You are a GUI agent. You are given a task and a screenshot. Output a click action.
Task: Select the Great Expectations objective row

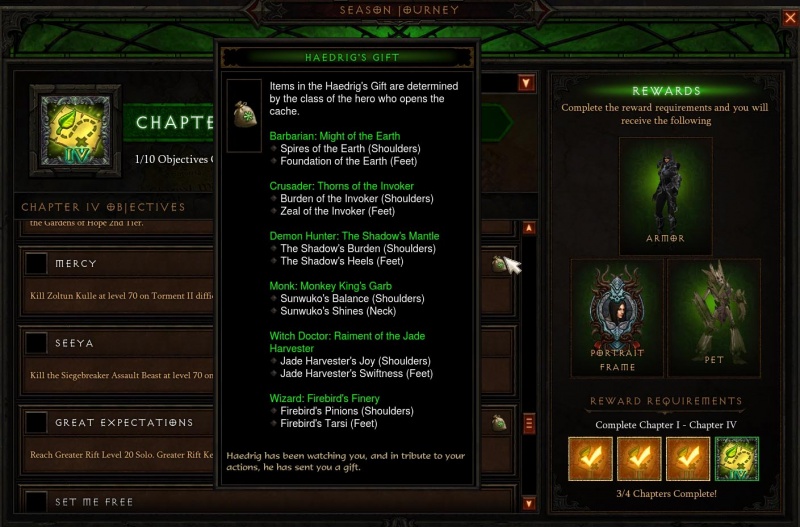click(x=120, y=422)
